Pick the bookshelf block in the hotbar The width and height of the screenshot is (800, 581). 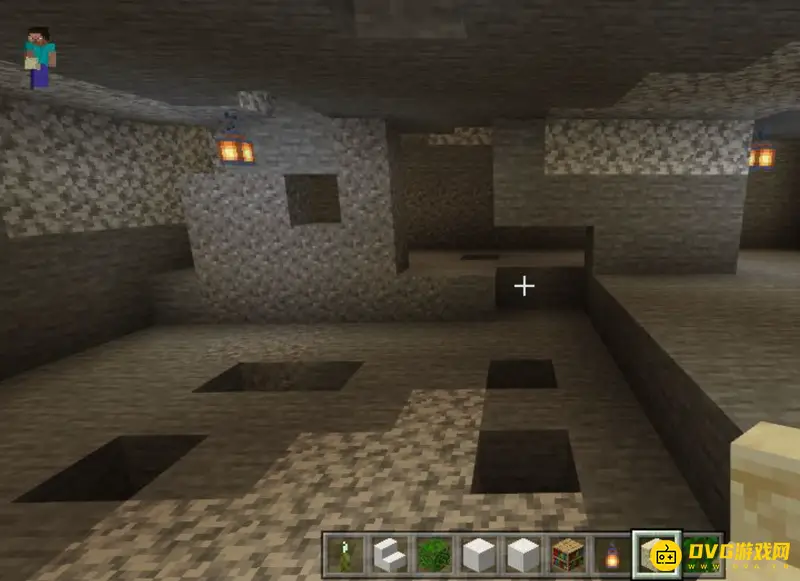coord(567,553)
